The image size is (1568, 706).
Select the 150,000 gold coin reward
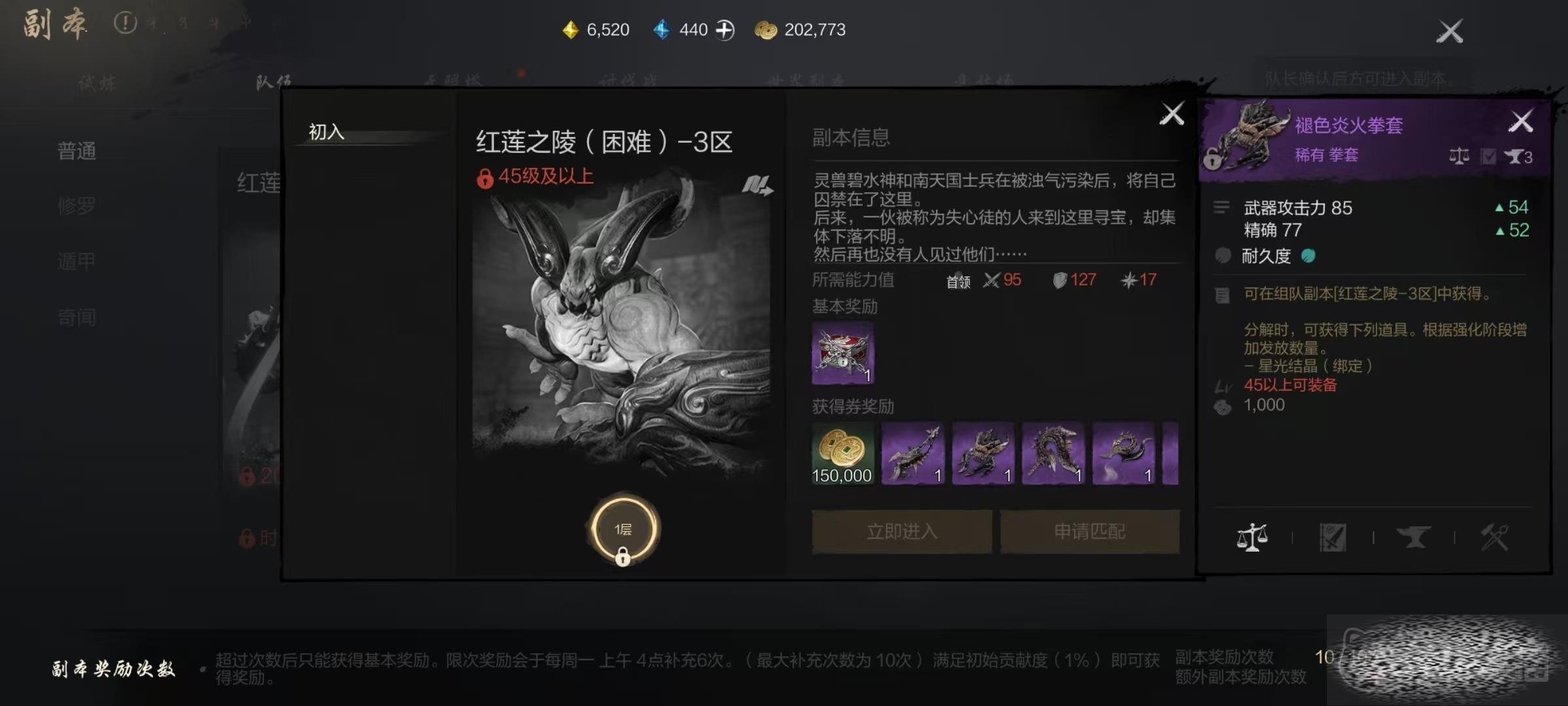(x=842, y=454)
